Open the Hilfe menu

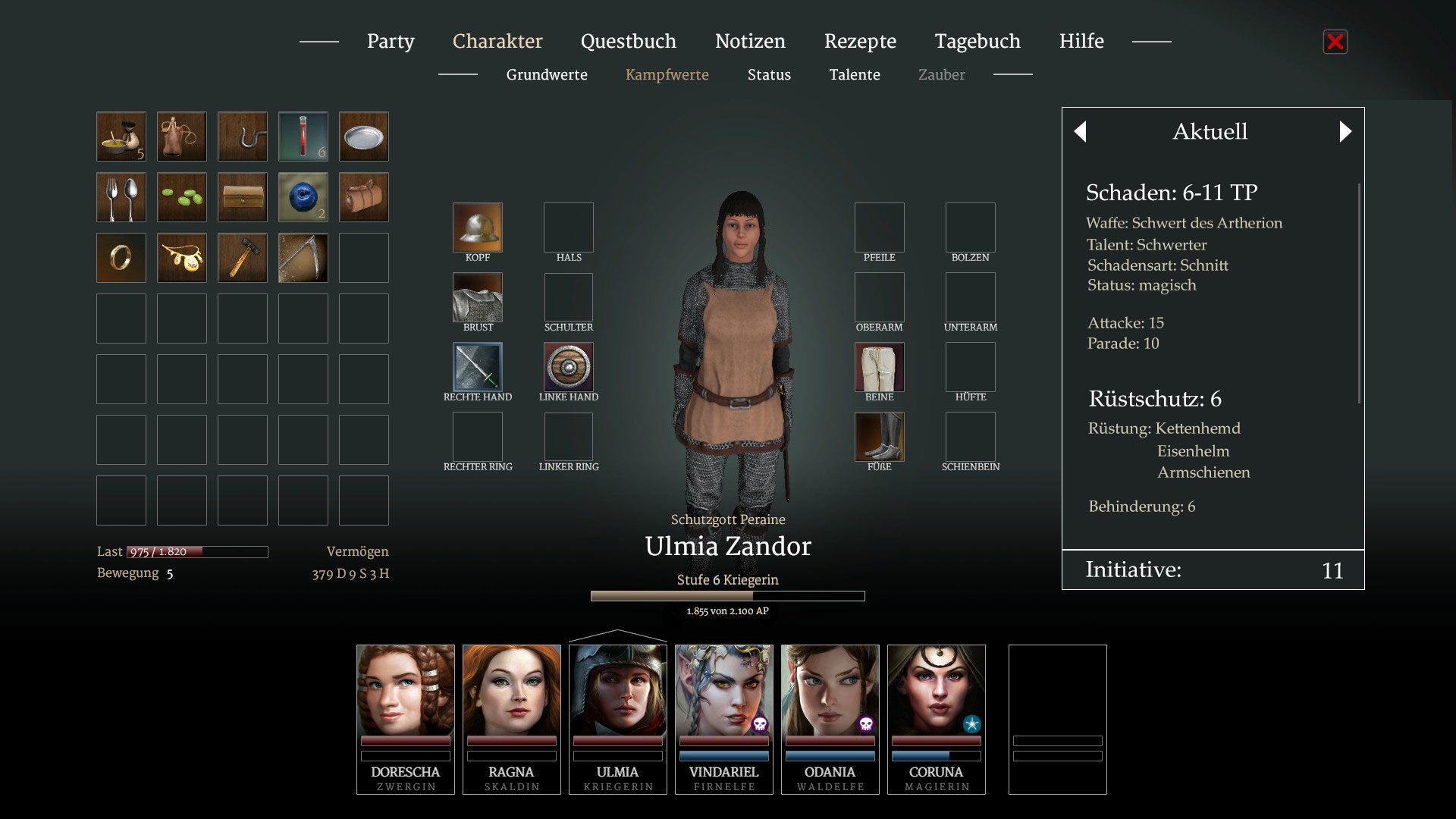(x=1081, y=42)
